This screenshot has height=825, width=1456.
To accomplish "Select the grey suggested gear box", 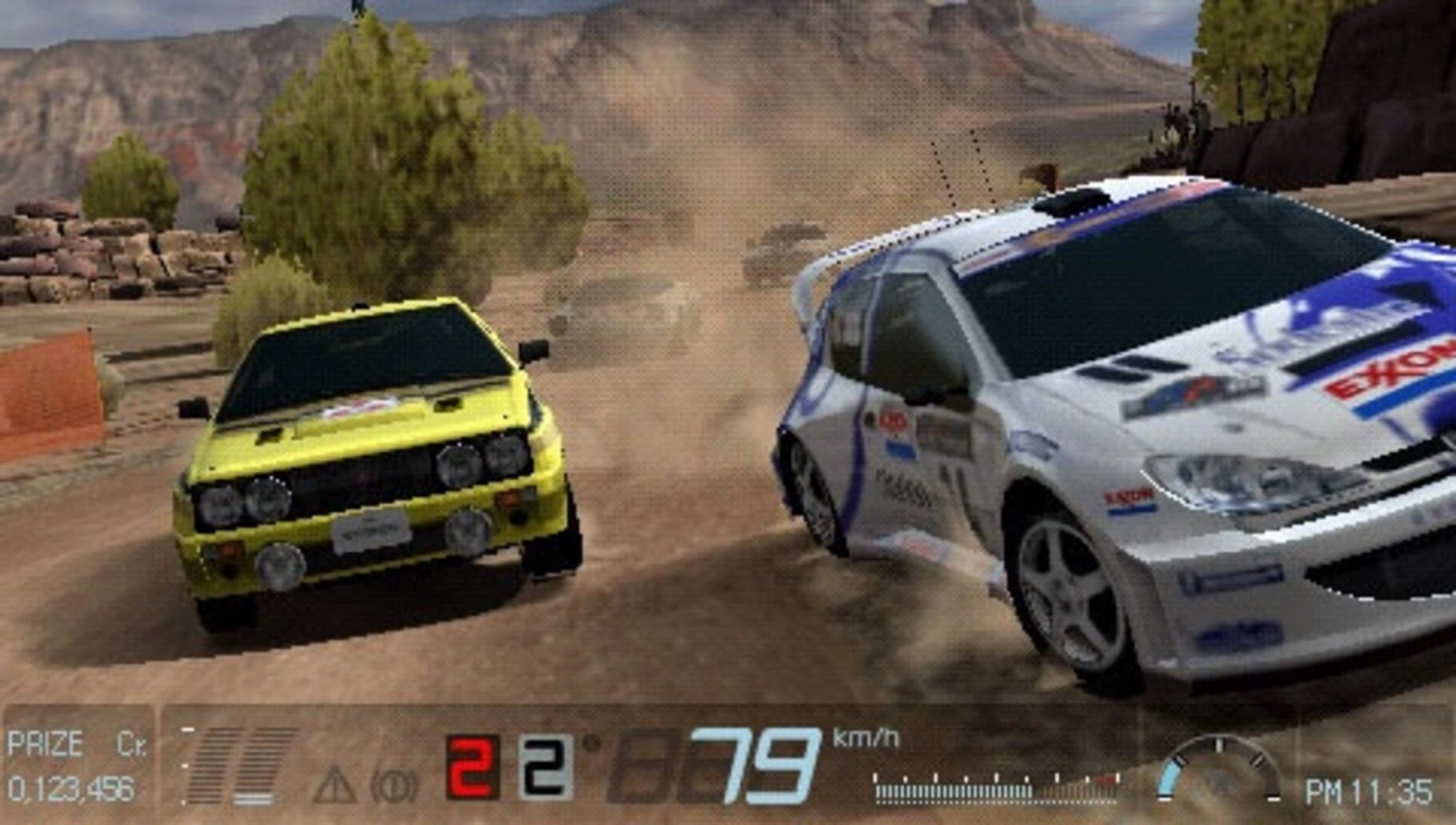I will 545,767.
